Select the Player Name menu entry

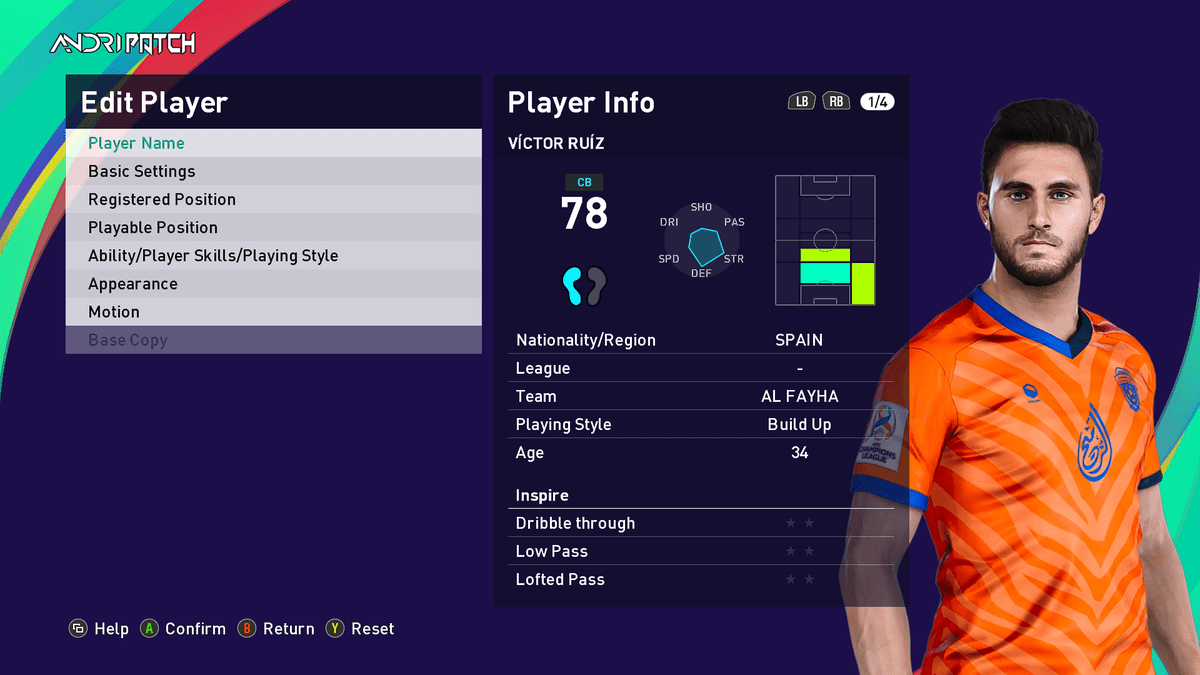tap(273, 143)
